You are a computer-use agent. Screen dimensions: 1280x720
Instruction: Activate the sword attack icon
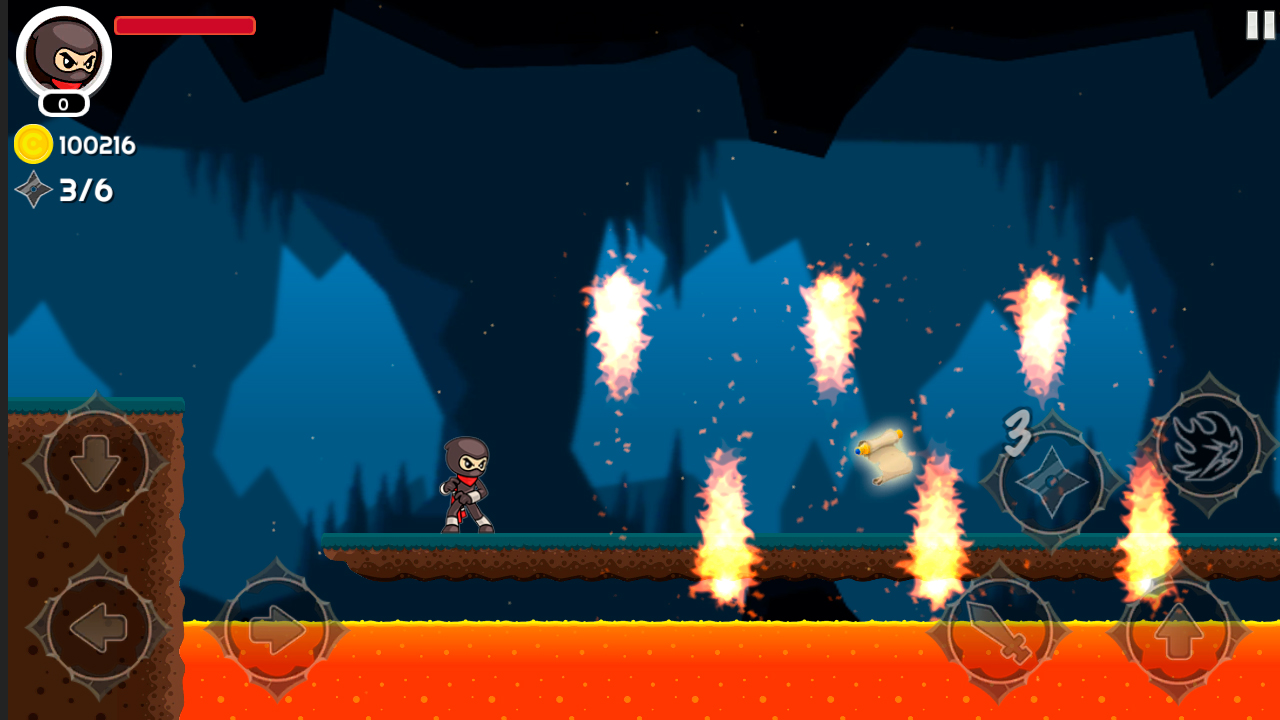pyautogui.click(x=1000, y=630)
